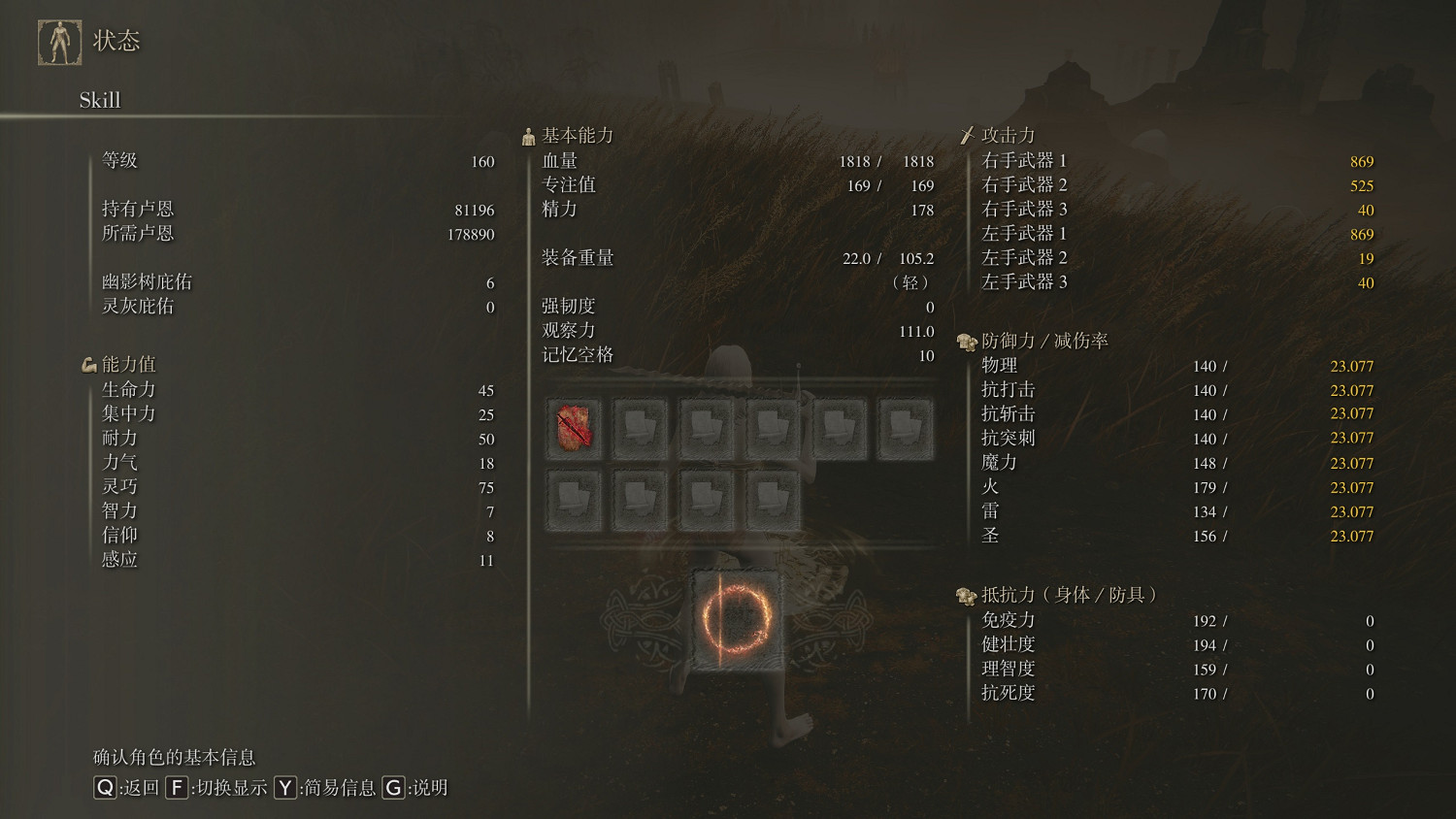Open 说明 via the G button
The height and width of the screenshot is (819, 1456).
click(393, 789)
